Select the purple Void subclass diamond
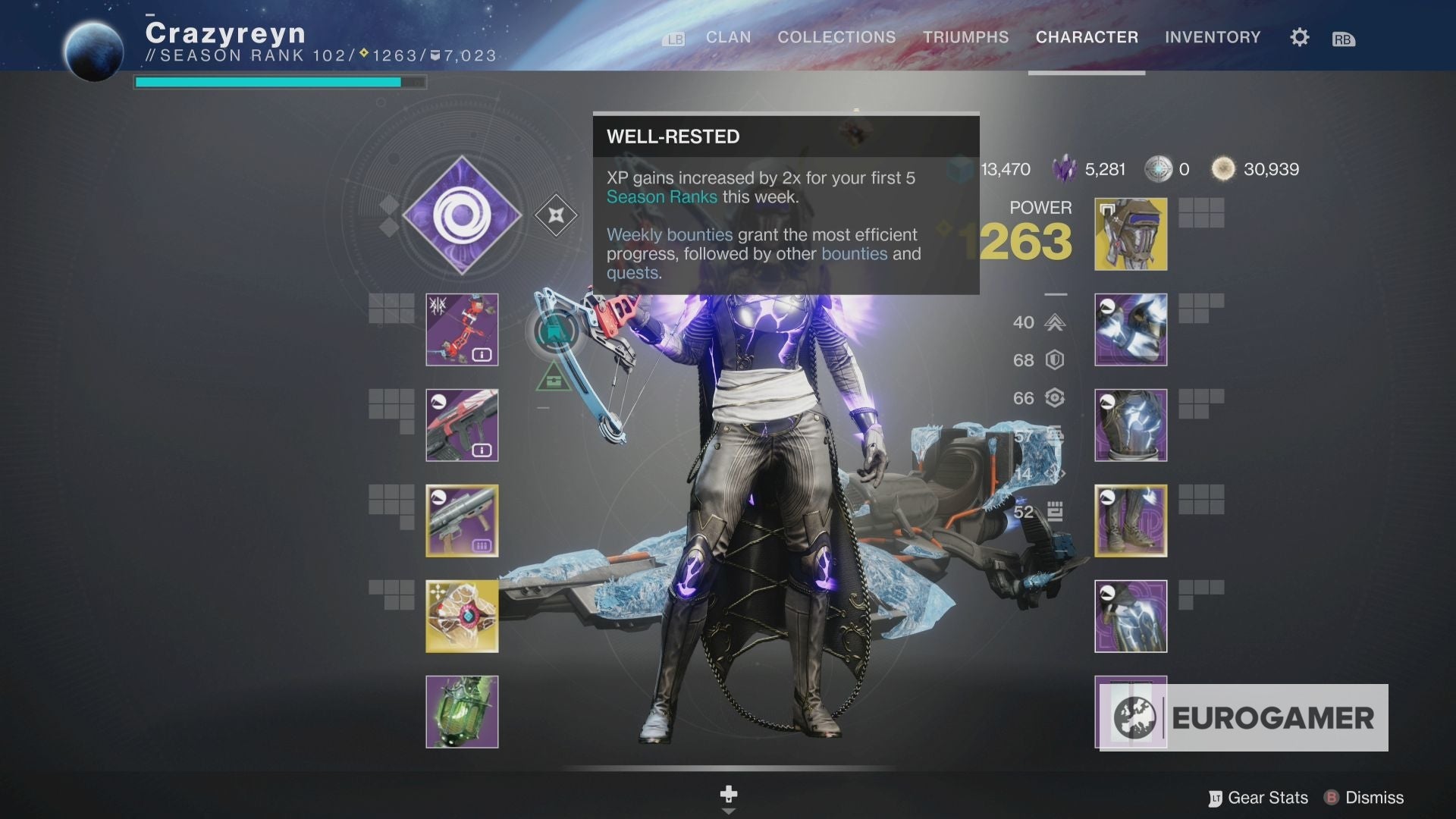The height and width of the screenshot is (819, 1456). pos(462,215)
